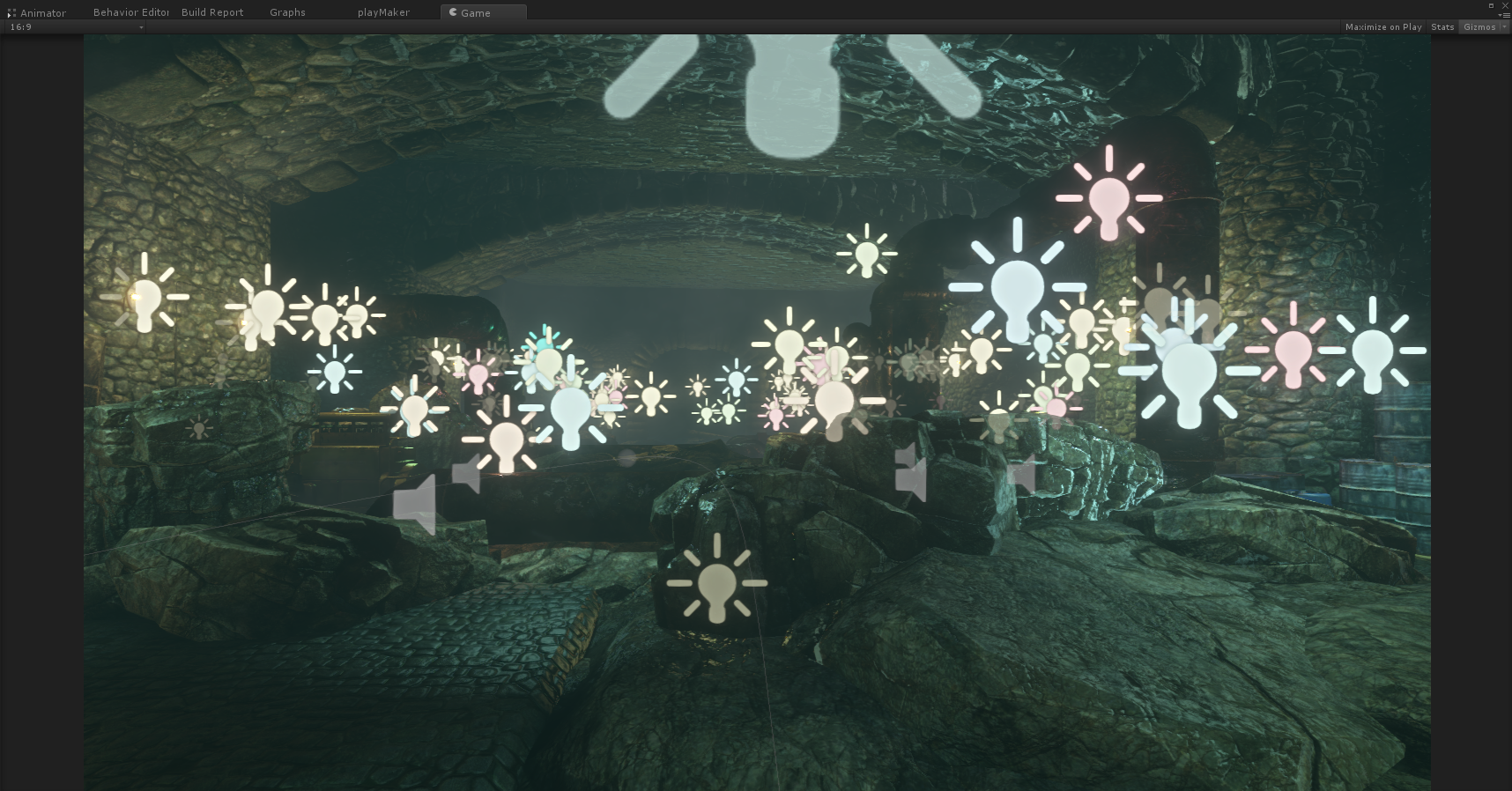Switch to the Animator tab
The image size is (1512, 791).
click(x=42, y=13)
